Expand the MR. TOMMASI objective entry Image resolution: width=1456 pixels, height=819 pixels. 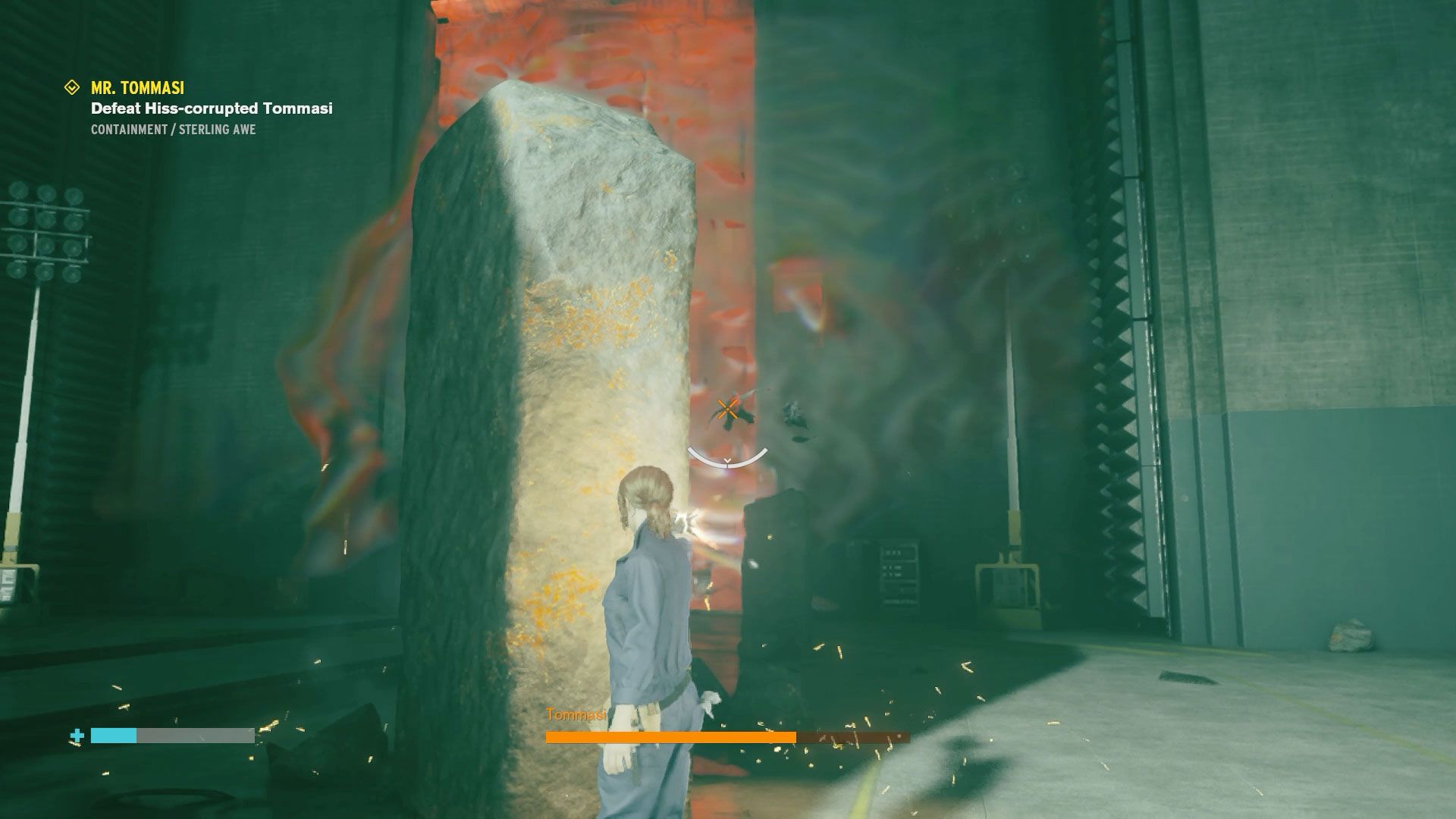136,87
